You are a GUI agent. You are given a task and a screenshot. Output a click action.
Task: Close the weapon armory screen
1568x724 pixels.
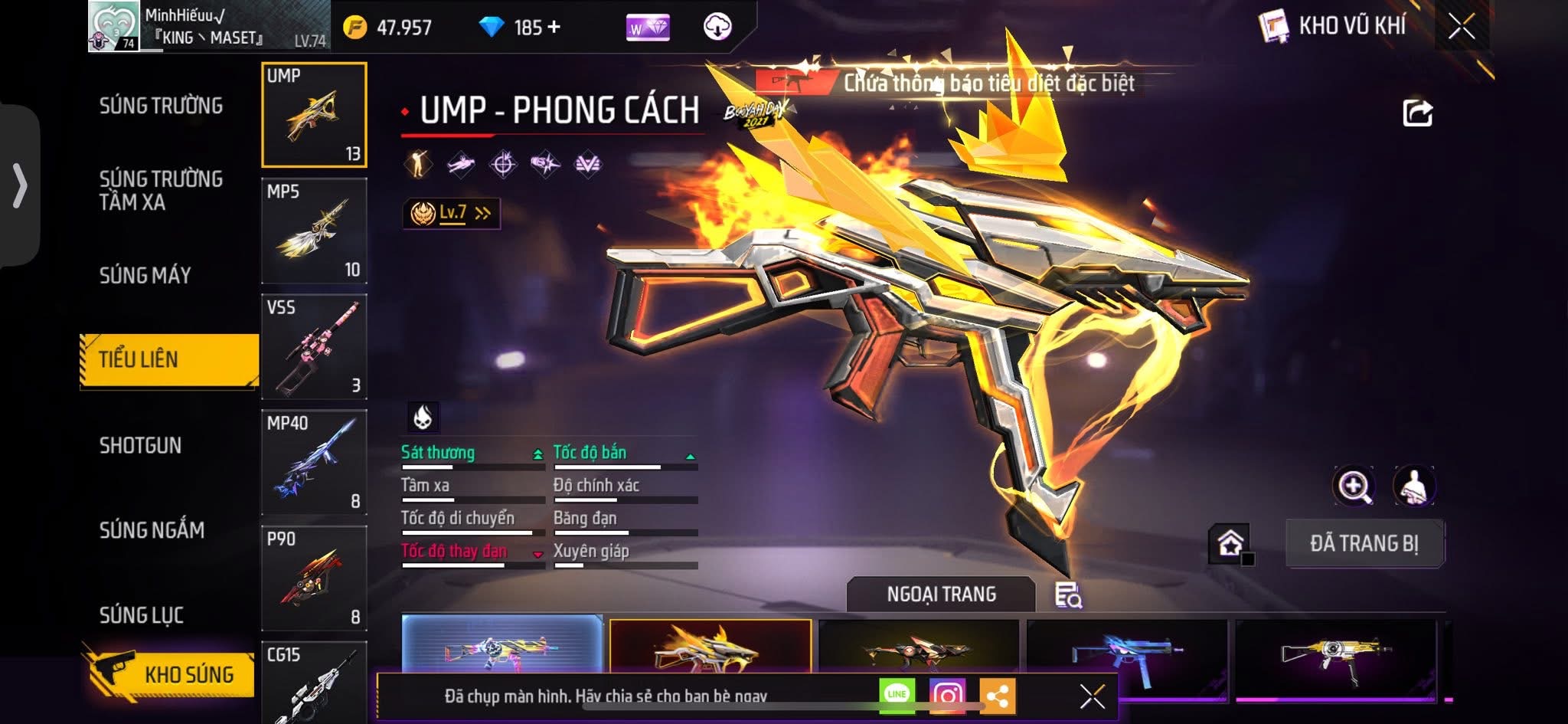click(x=1461, y=27)
